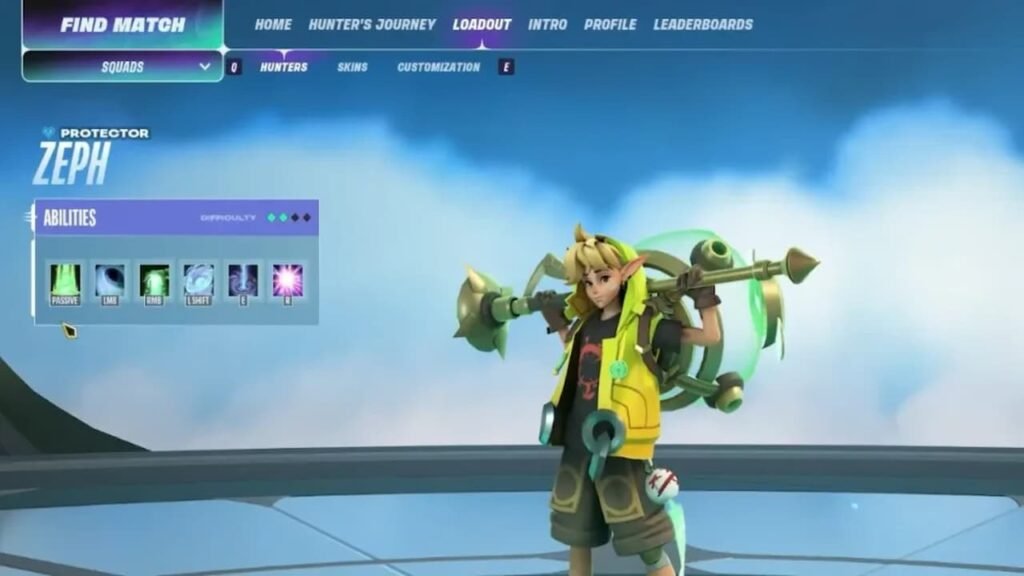
Task: Click the E ability icon
Action: pyautogui.click(x=243, y=281)
